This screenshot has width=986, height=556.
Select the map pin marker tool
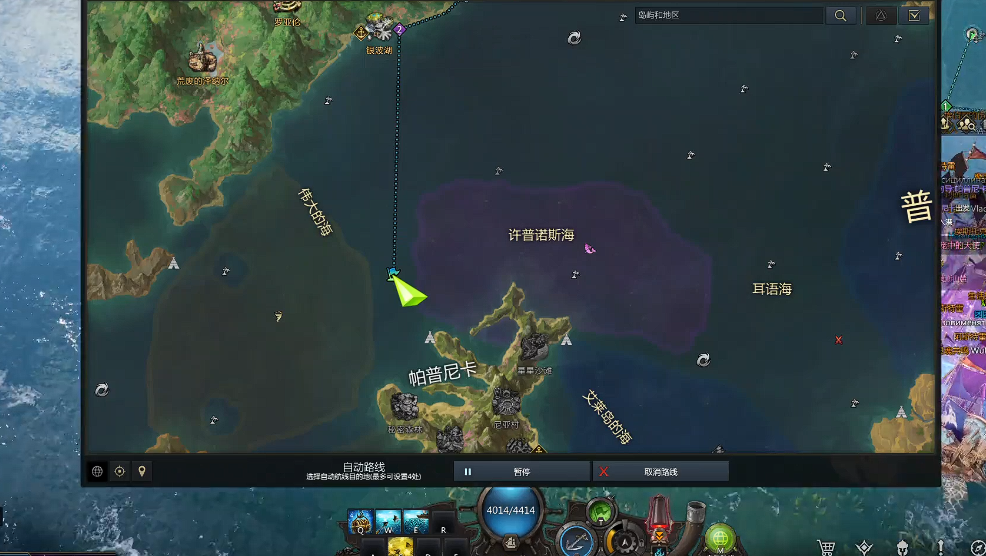click(142, 471)
